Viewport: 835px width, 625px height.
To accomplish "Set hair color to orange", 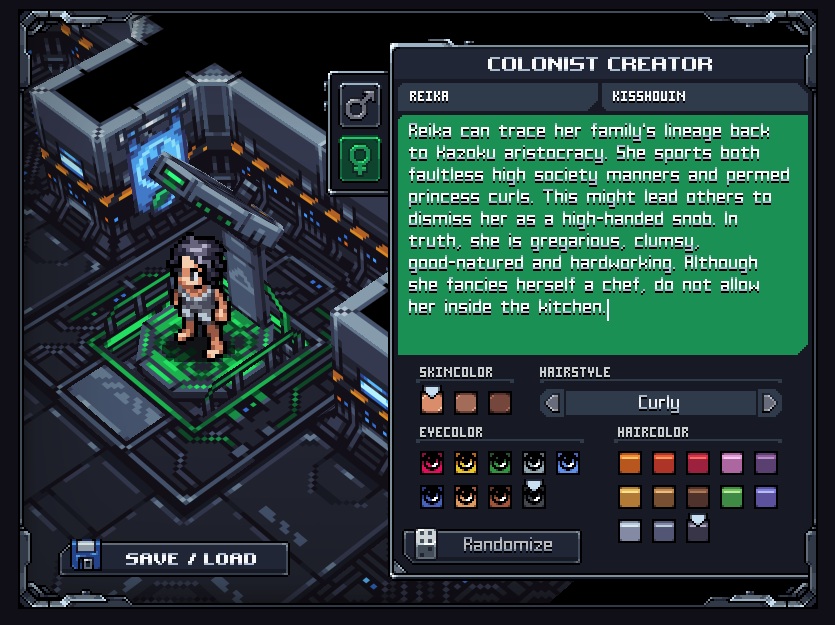I will (630, 463).
